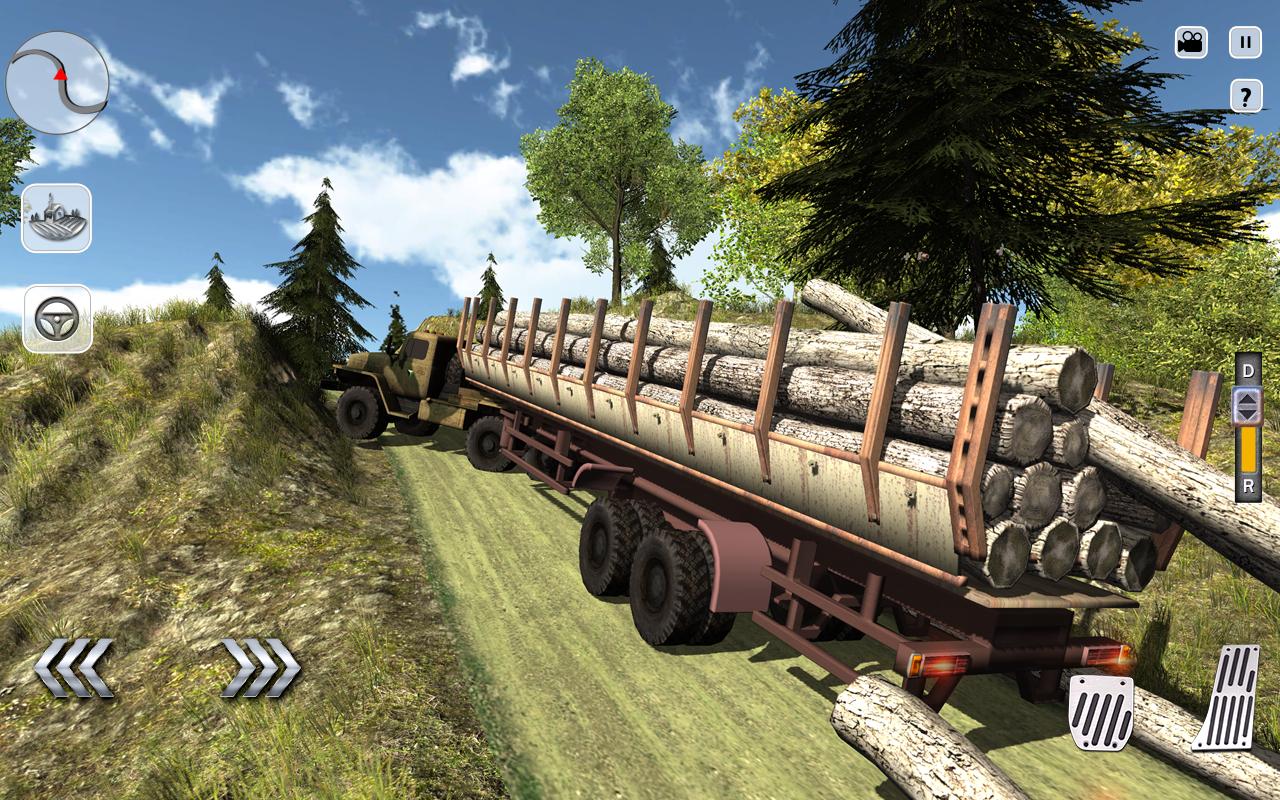
Task: Click the circular route progress tracker
Action: pyautogui.click(x=58, y=82)
